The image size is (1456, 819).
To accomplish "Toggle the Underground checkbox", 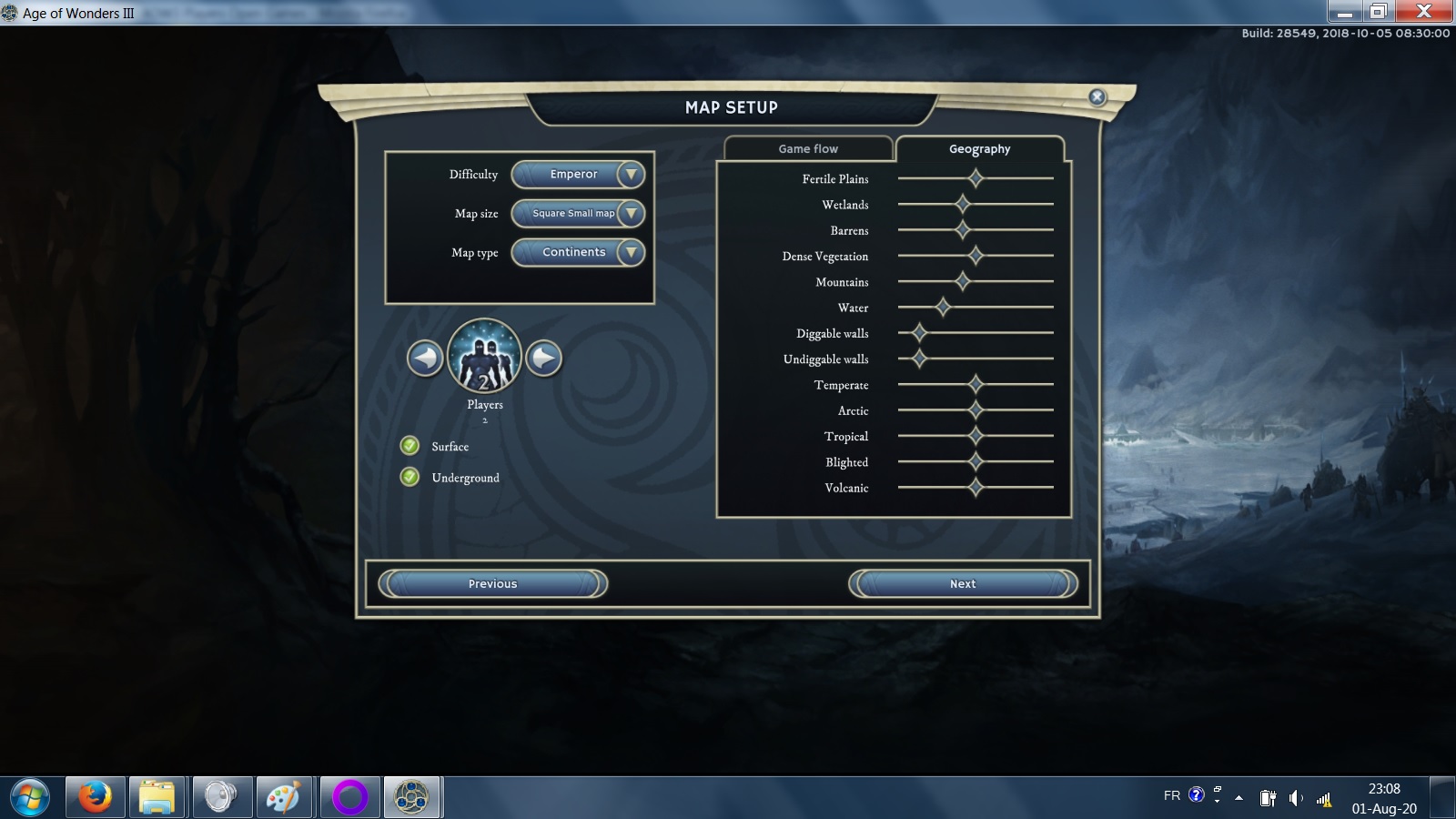I will (x=410, y=477).
